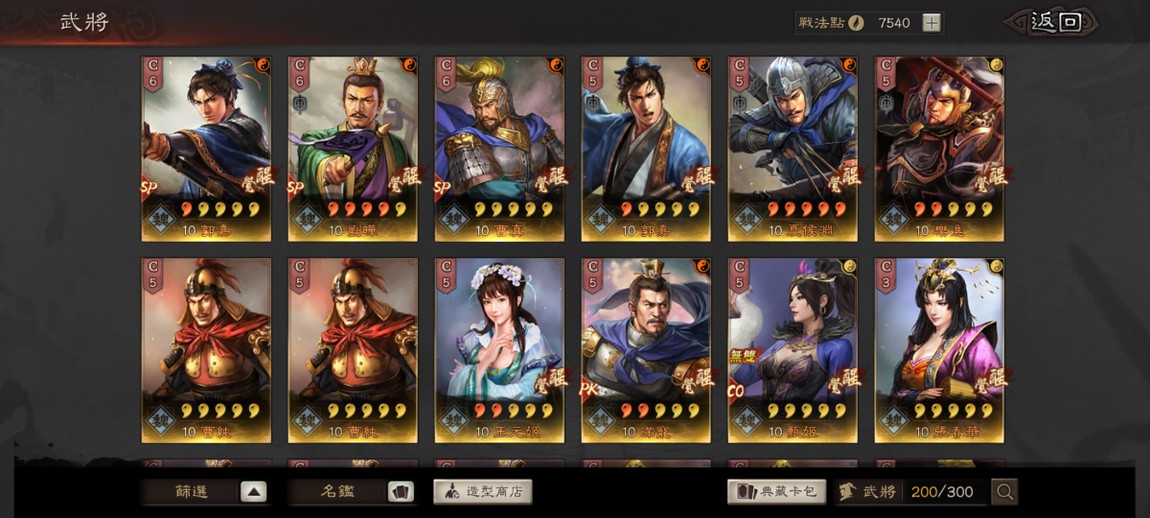This screenshot has width=1150, height=518.
Task: Add more 戰法點 with the plus button
Action: coord(931,22)
